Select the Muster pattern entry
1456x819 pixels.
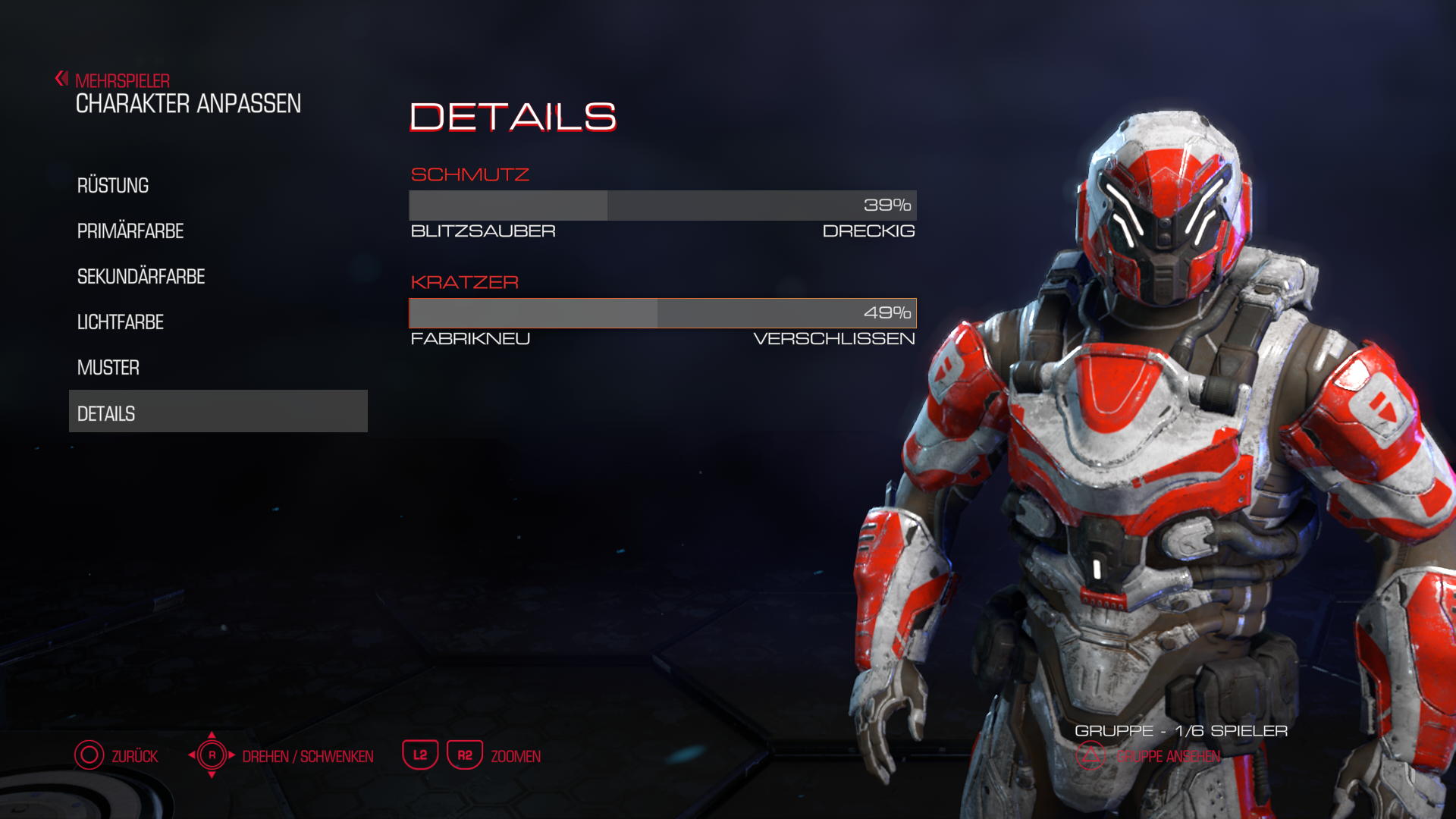coord(108,368)
